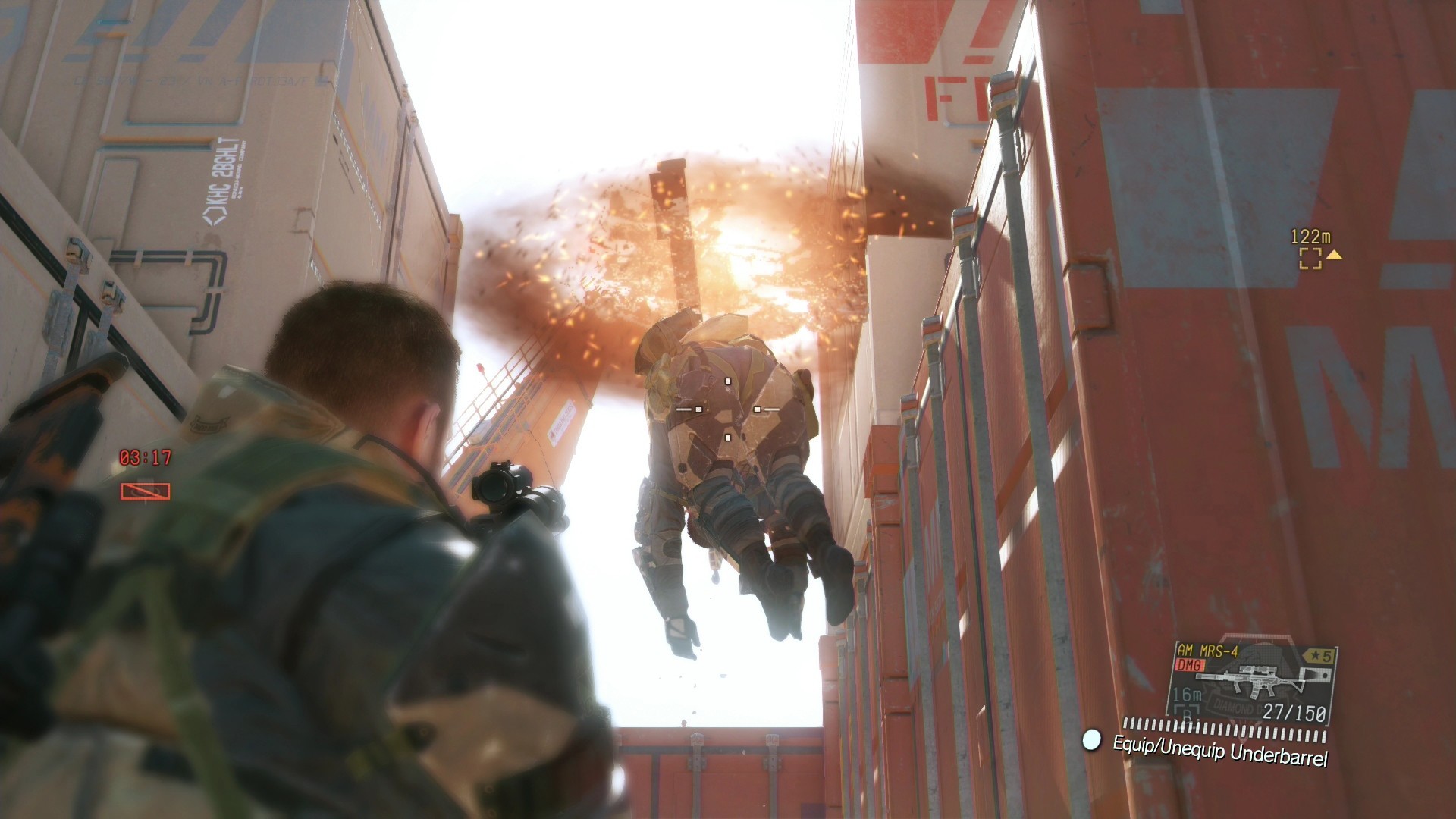Click the B ammo-type bracket symbol
This screenshot has height=819, width=1456.
(1187, 711)
